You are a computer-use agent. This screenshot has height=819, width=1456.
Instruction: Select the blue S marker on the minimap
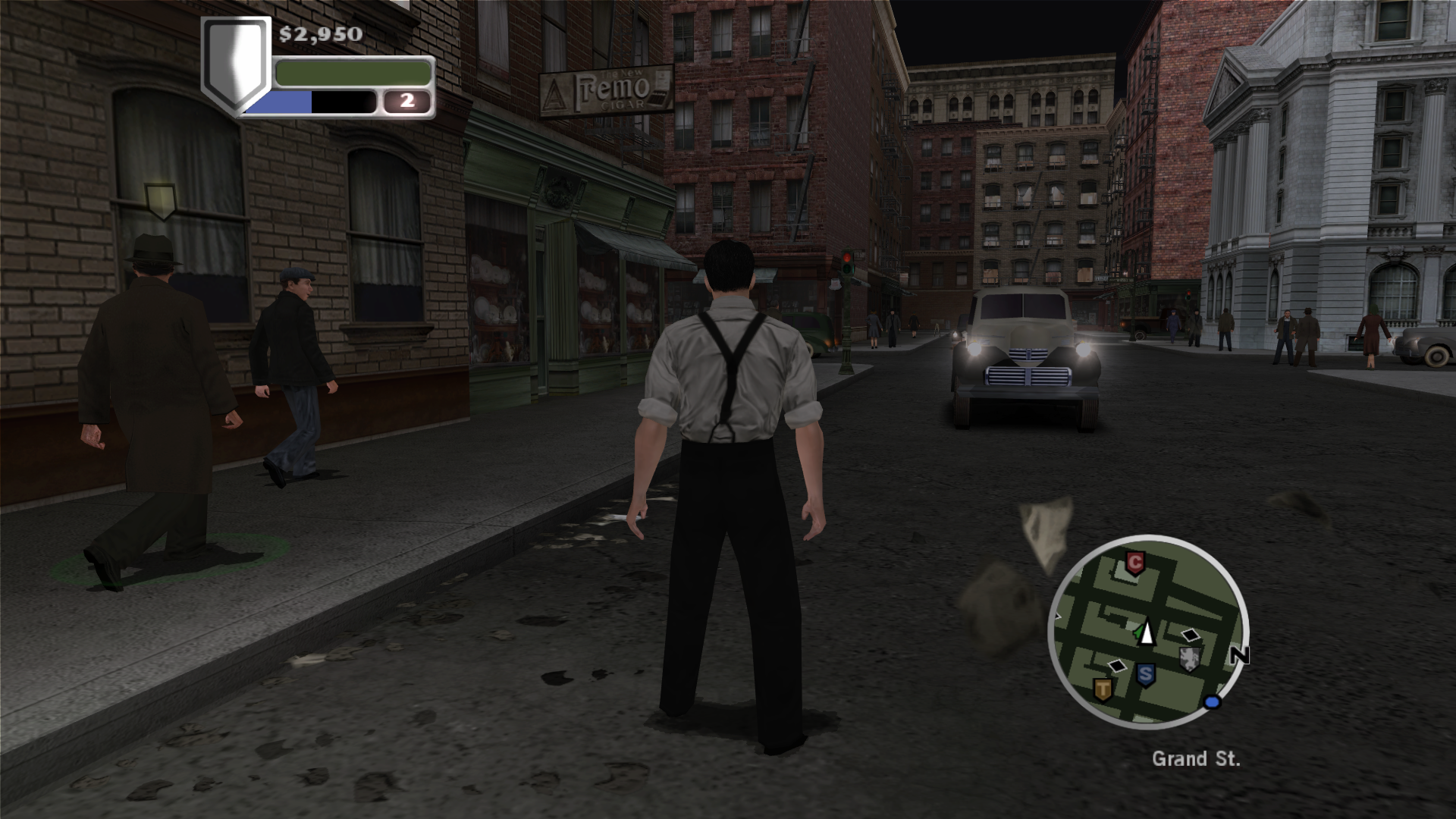pyautogui.click(x=1145, y=673)
